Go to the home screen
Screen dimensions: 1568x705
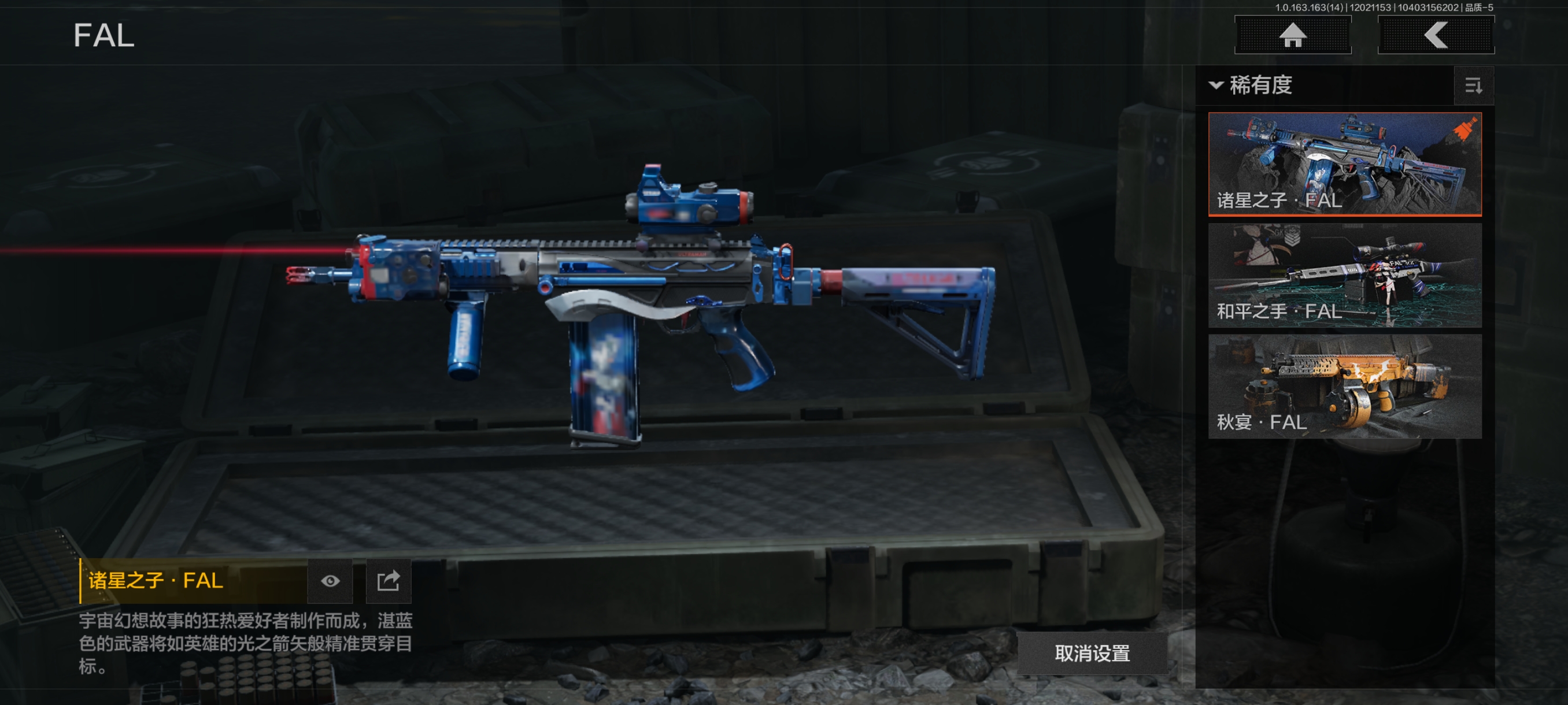click(x=1292, y=35)
